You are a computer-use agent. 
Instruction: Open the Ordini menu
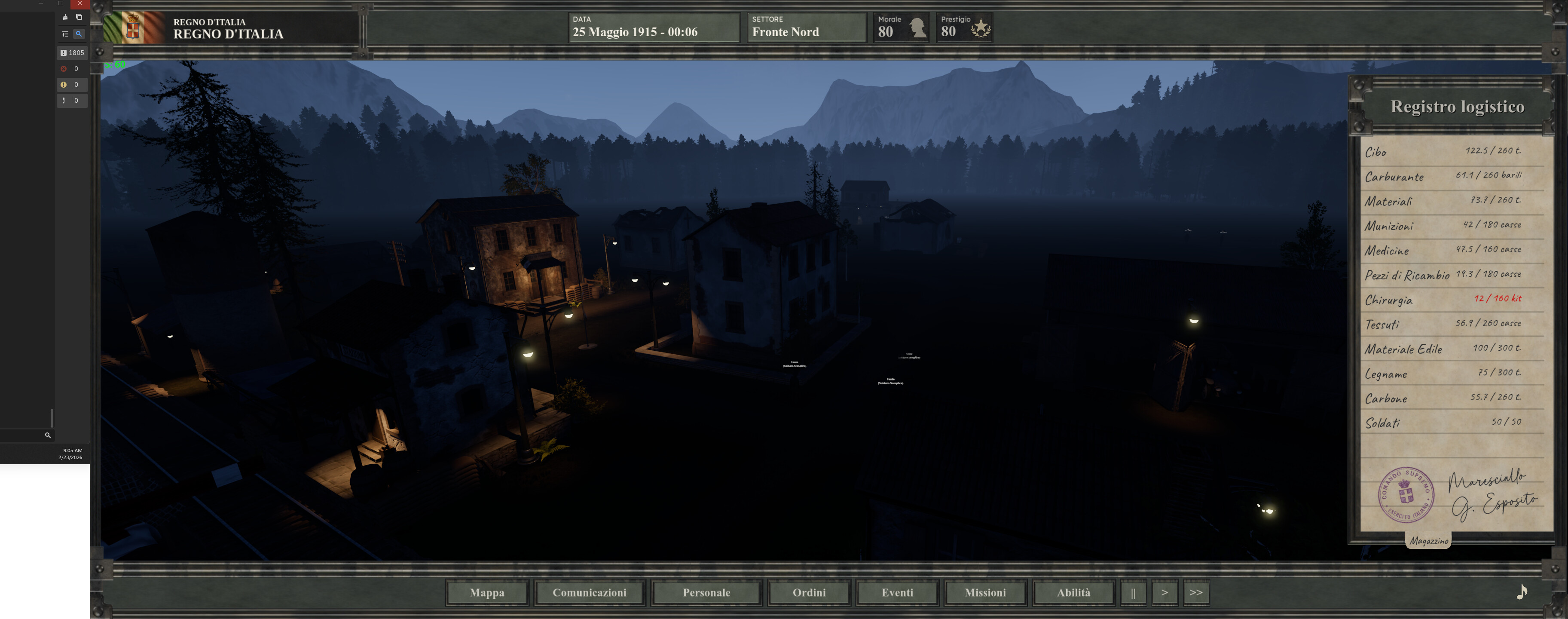[x=809, y=592]
